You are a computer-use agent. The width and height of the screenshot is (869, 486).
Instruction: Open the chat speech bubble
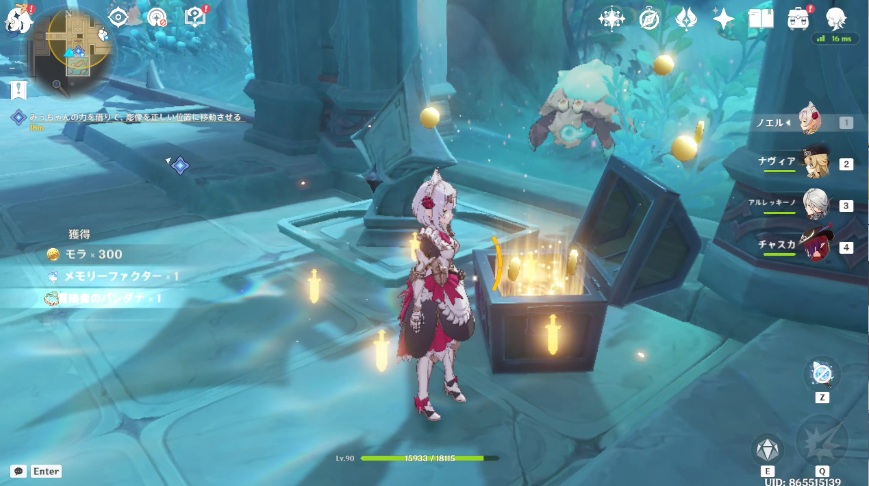[18, 471]
